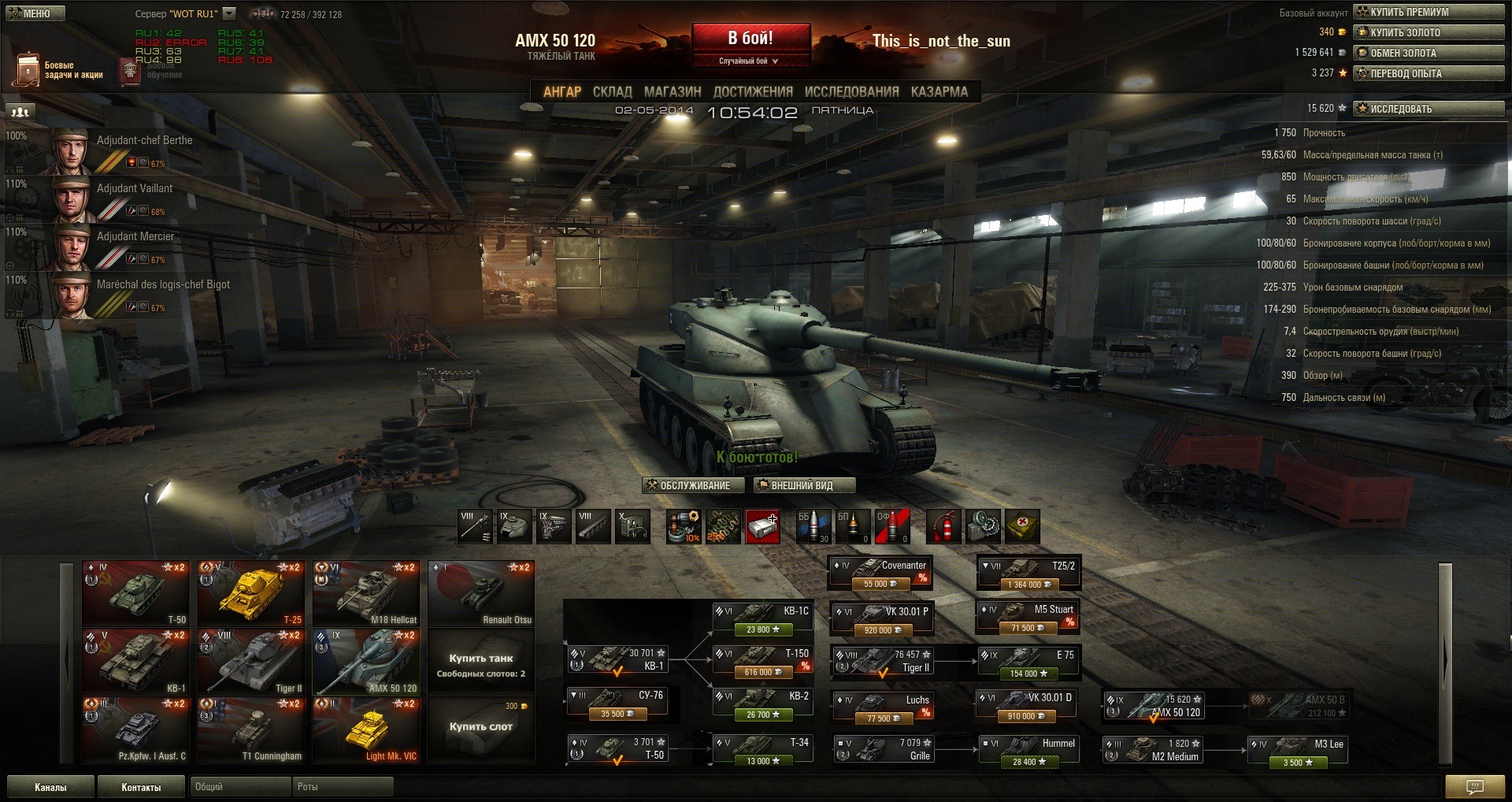Image resolution: width=1512 pixels, height=802 pixels.
Task: Open the КАЗАРМА tab
Action: (x=939, y=92)
